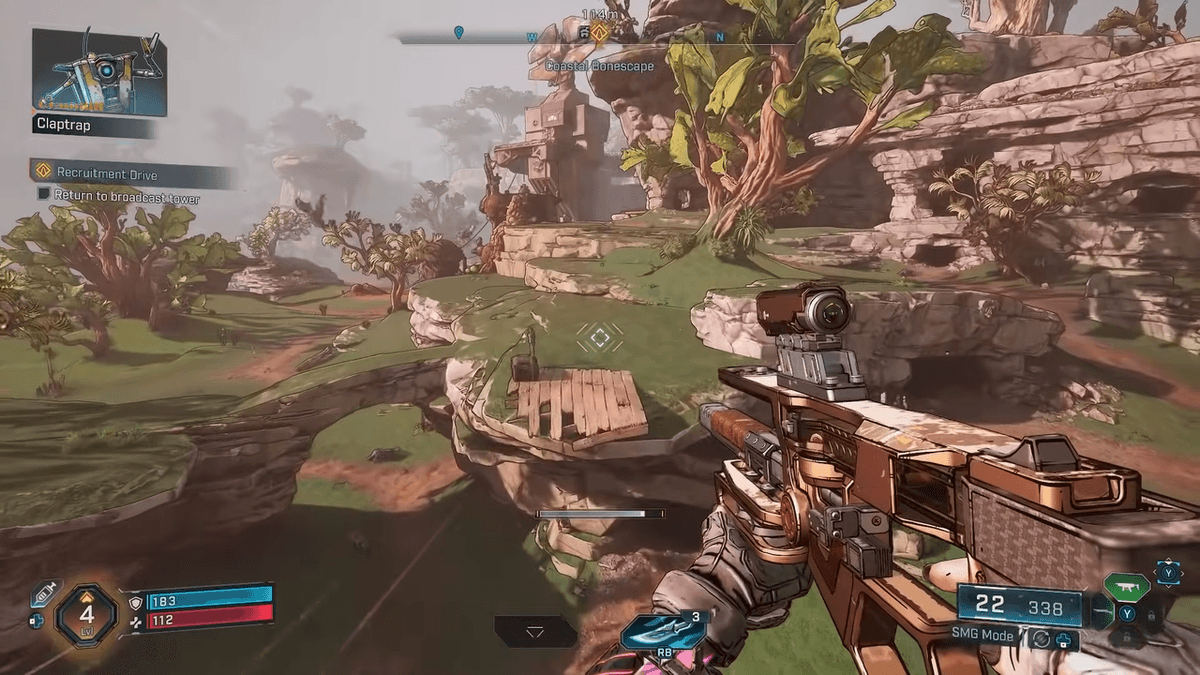Viewport: 1200px width, 675px height.
Task: Click the Claptrap portrait
Action: click(98, 72)
